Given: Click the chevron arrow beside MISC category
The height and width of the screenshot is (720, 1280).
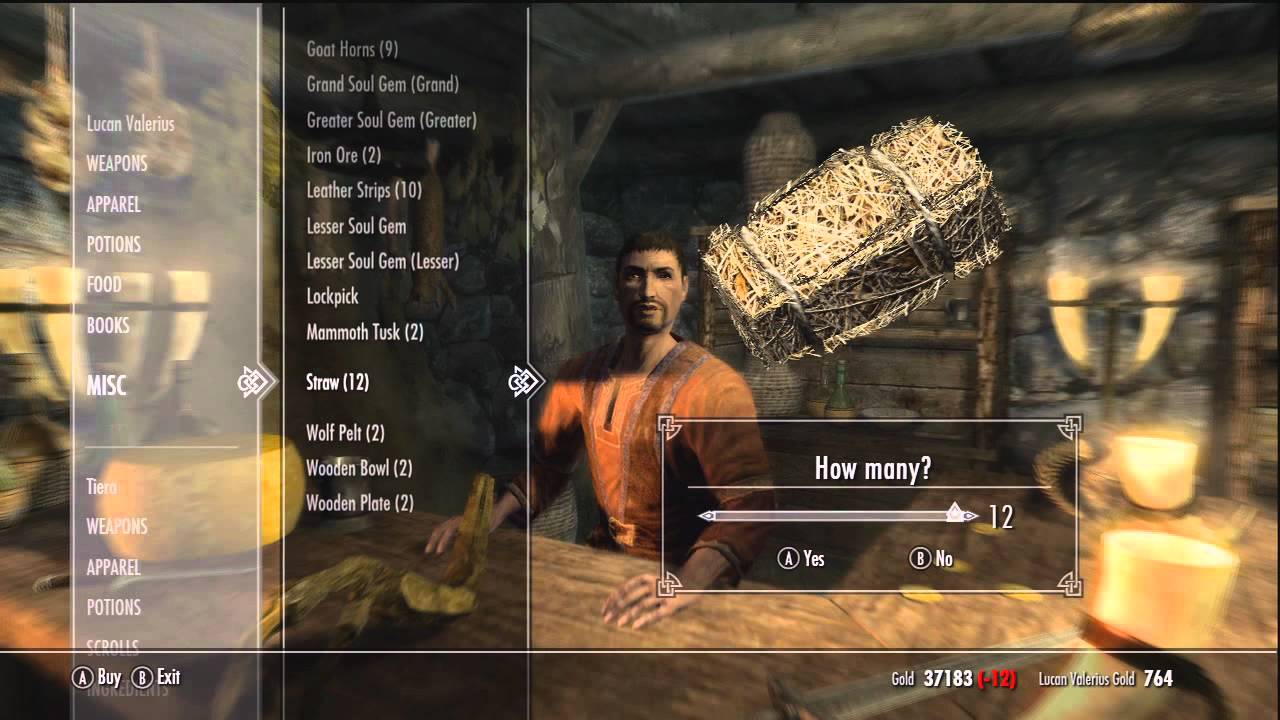Looking at the screenshot, I should [258, 380].
